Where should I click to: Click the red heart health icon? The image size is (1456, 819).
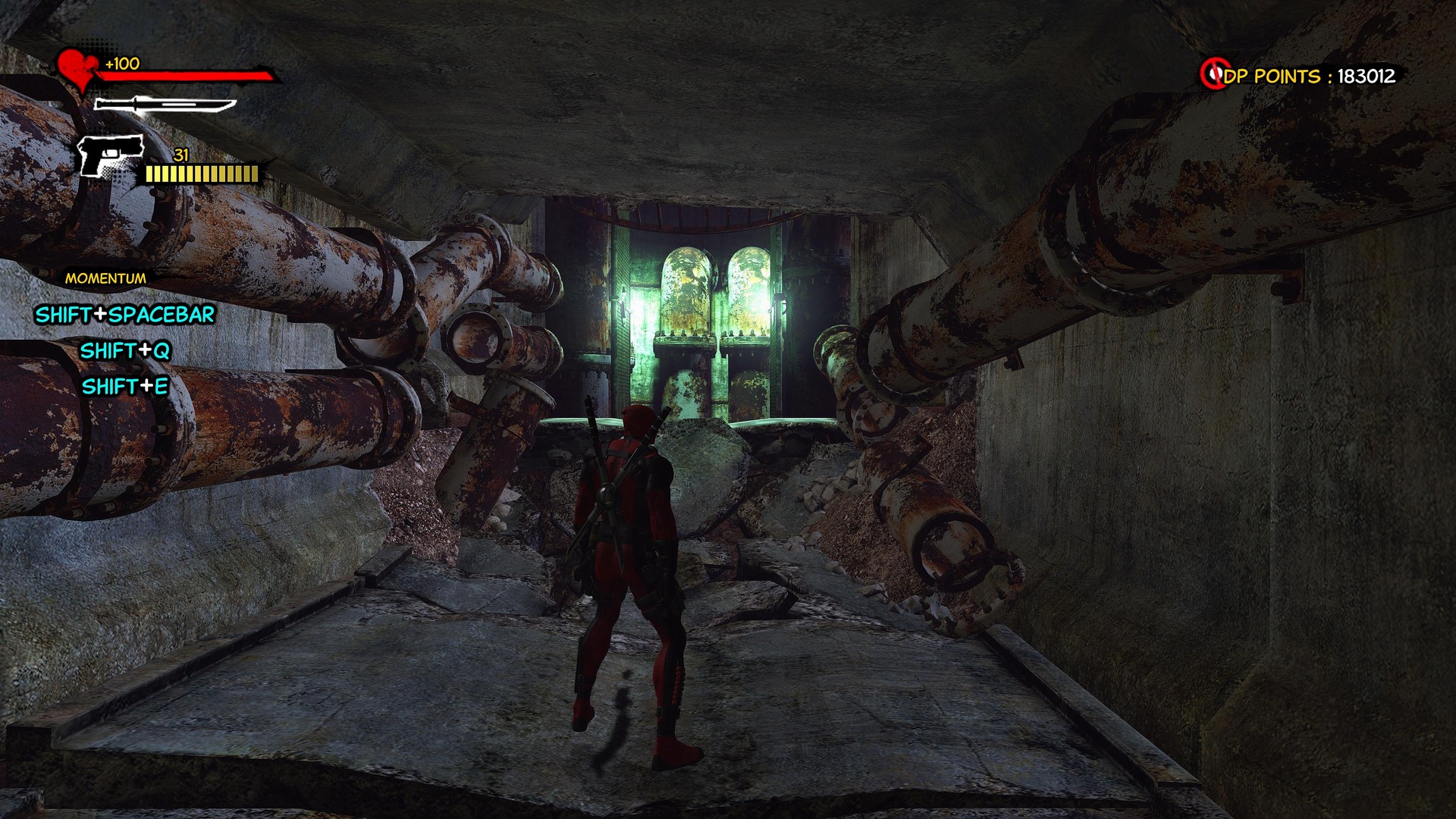click(x=77, y=69)
